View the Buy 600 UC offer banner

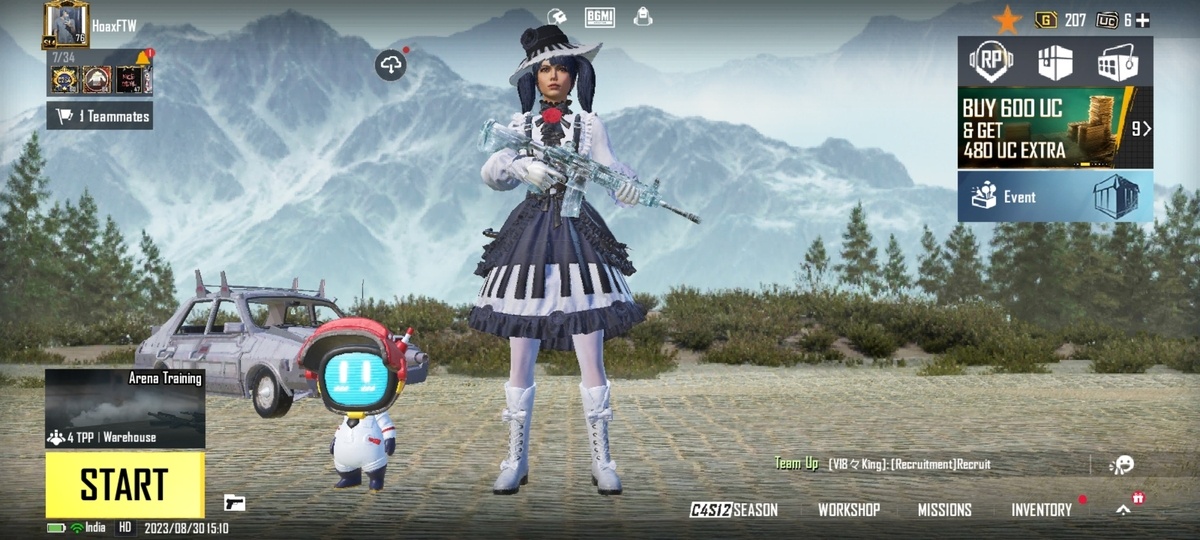(x=1055, y=128)
